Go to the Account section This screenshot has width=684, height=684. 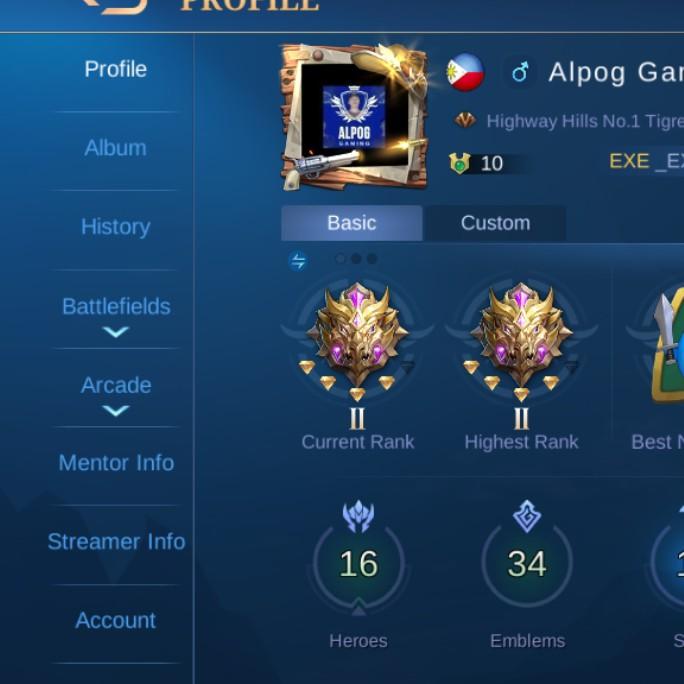[x=115, y=621]
